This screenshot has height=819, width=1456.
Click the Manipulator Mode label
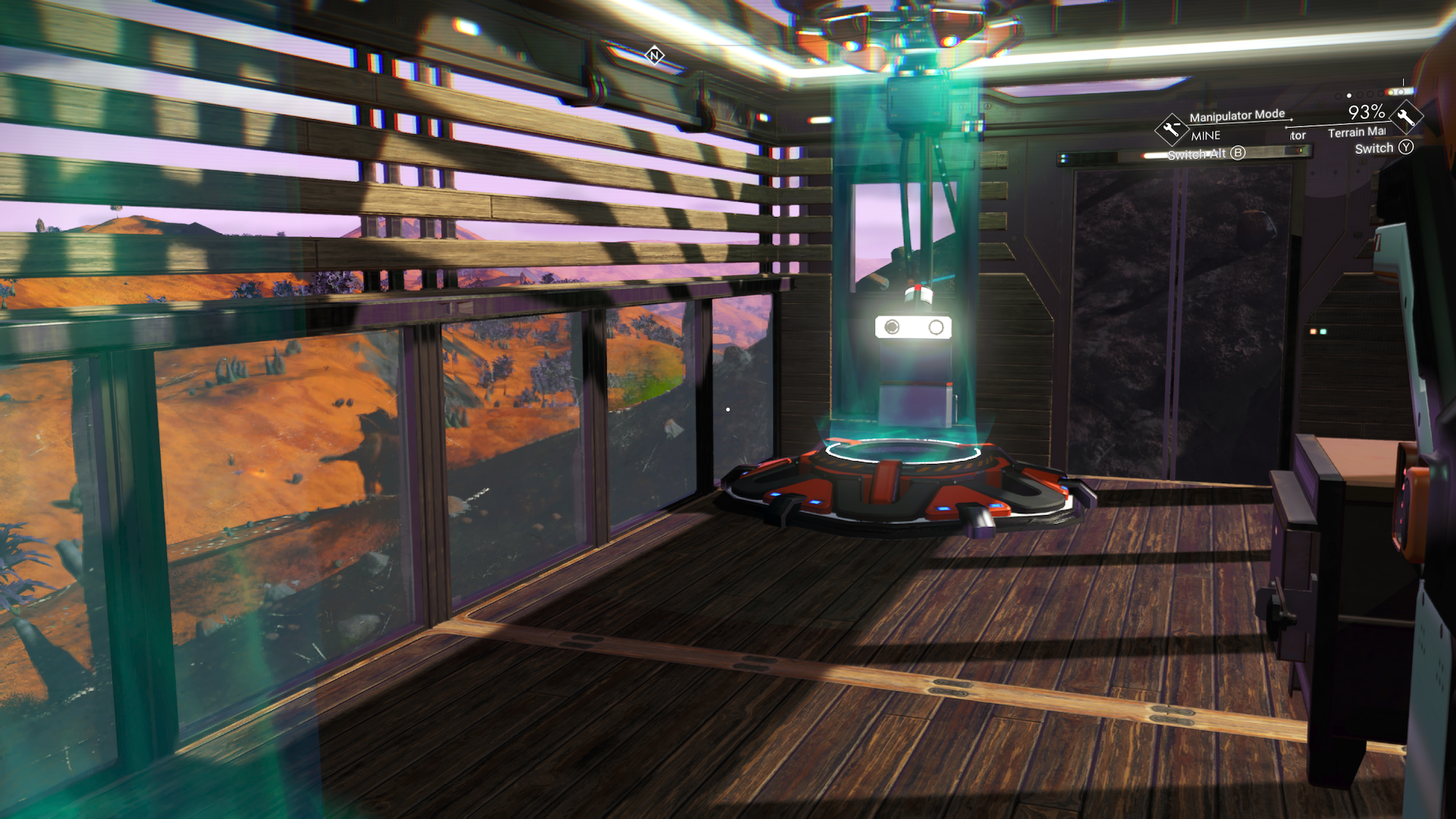tap(1238, 115)
